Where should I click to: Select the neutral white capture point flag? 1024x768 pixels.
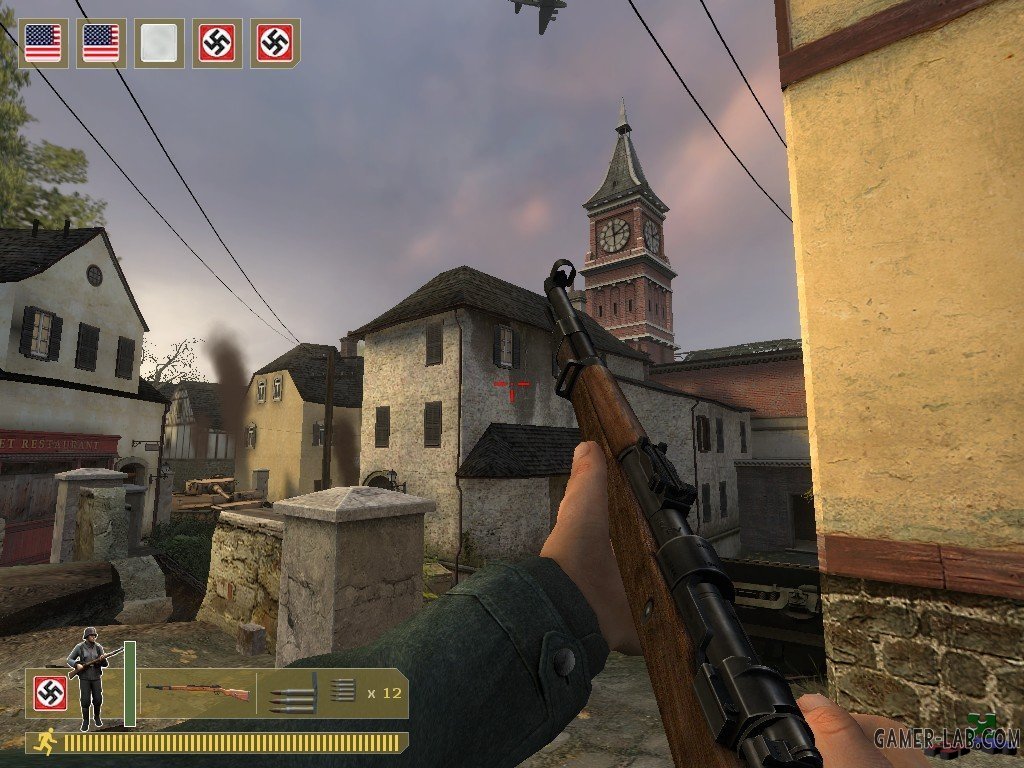tap(159, 43)
